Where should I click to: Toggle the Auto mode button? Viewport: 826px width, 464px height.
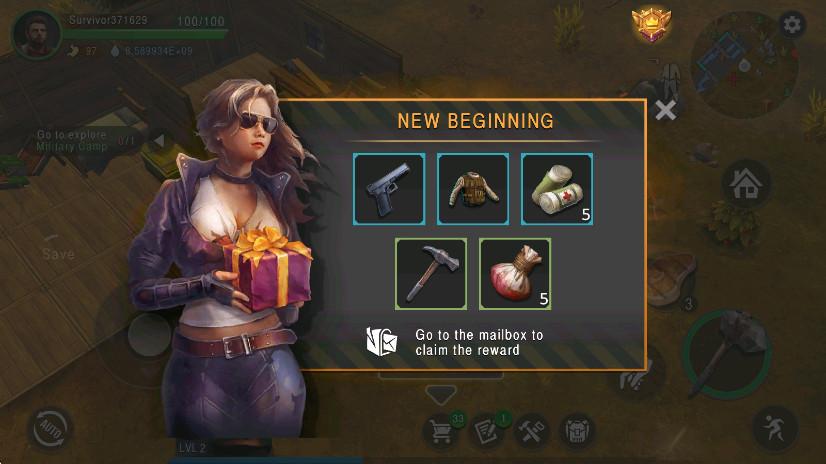pyautogui.click(x=49, y=430)
